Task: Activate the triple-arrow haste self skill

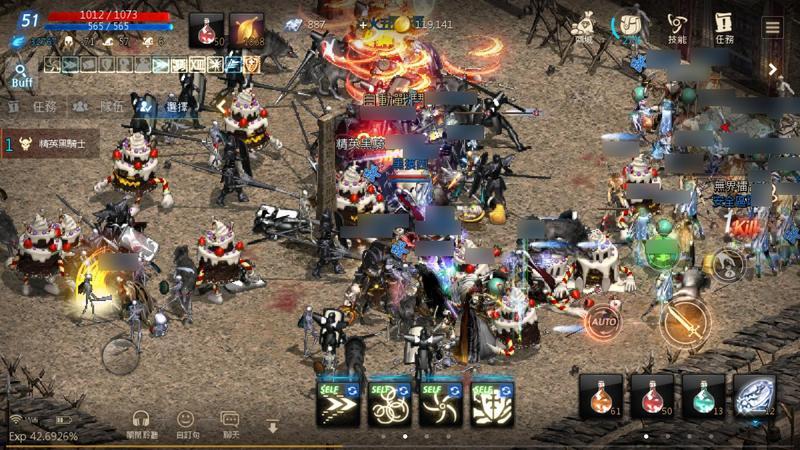Action: (x=338, y=400)
